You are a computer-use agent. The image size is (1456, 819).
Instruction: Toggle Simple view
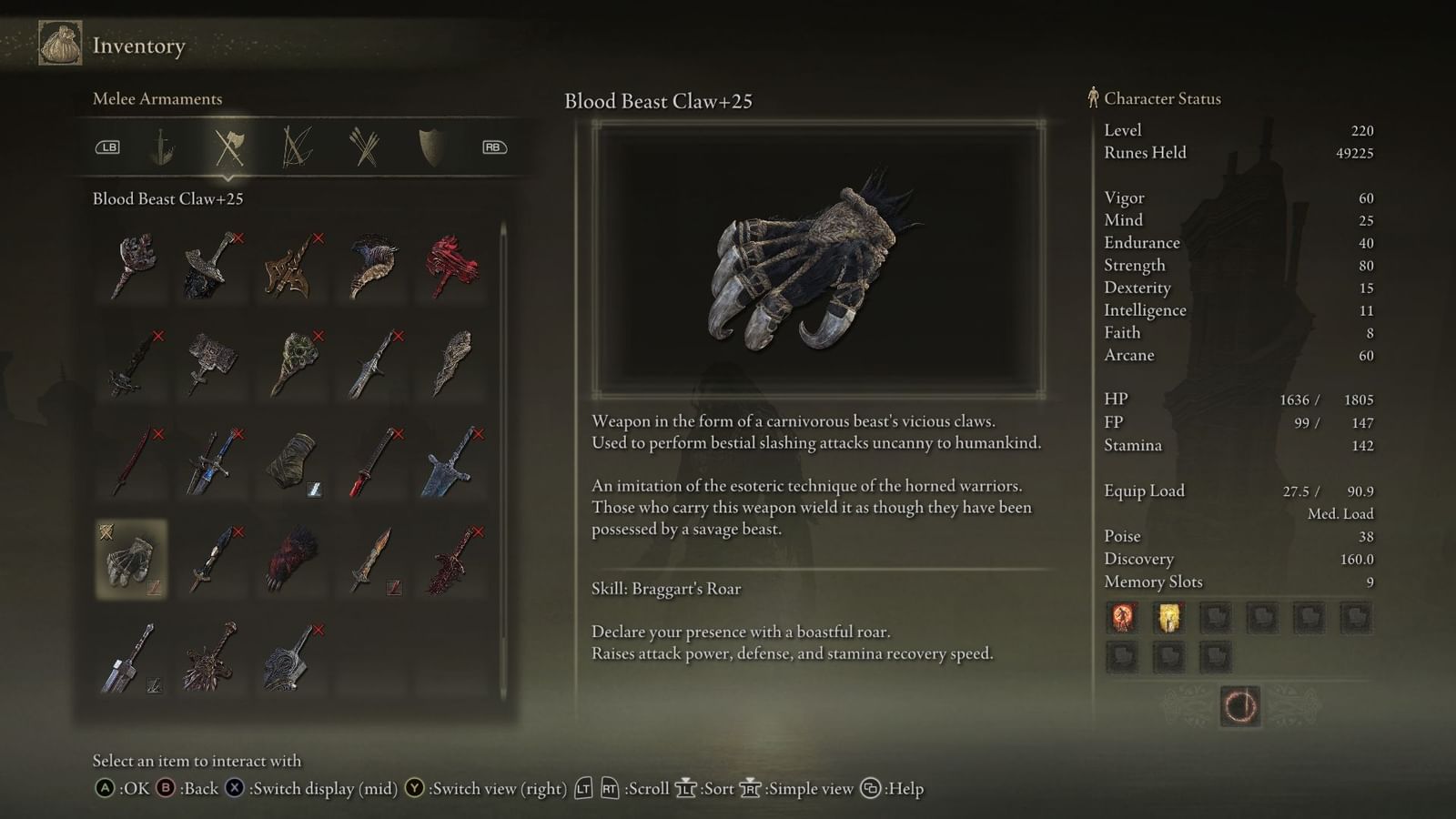coord(752,789)
